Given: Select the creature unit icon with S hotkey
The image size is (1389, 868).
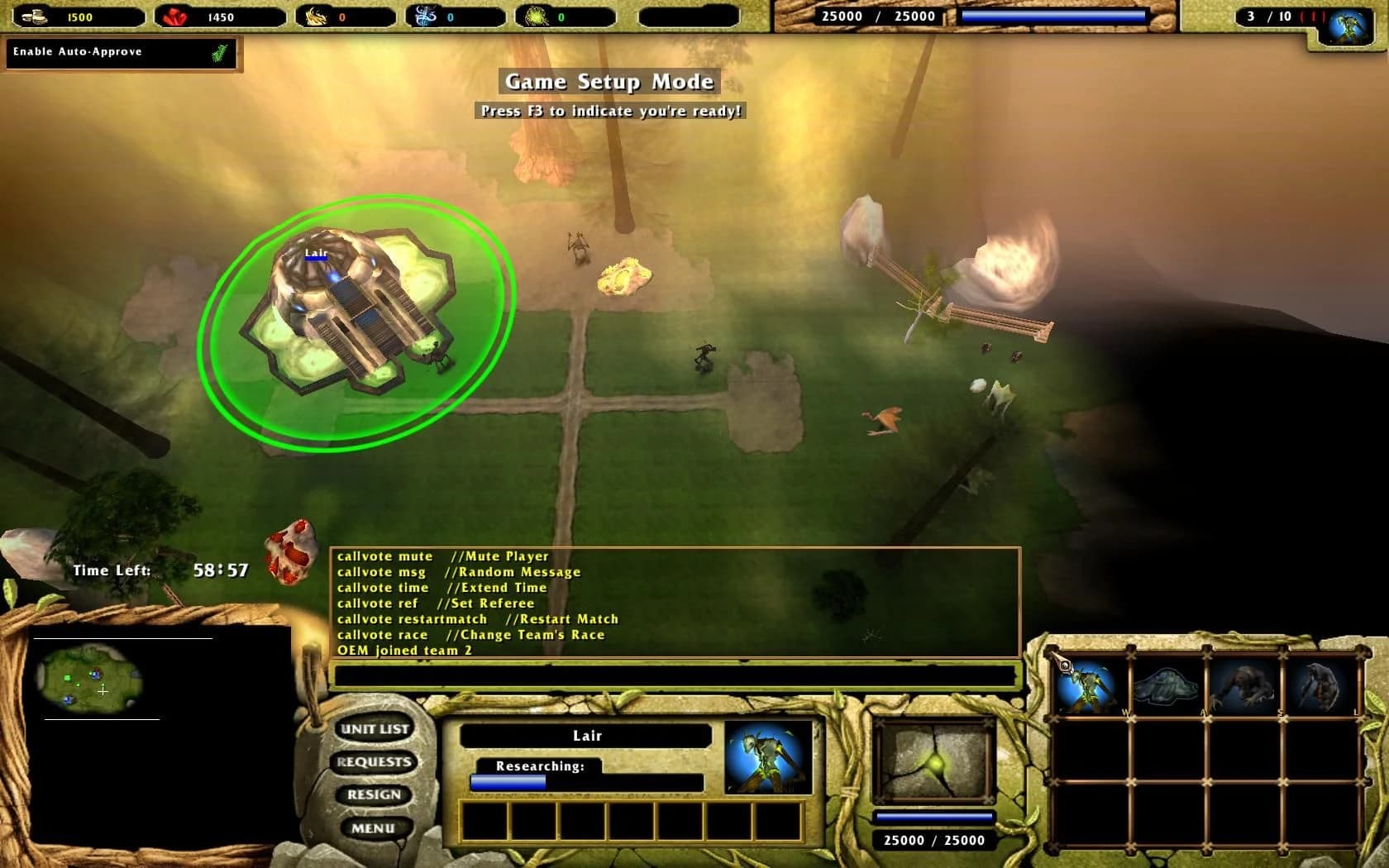Looking at the screenshot, I should [1244, 686].
